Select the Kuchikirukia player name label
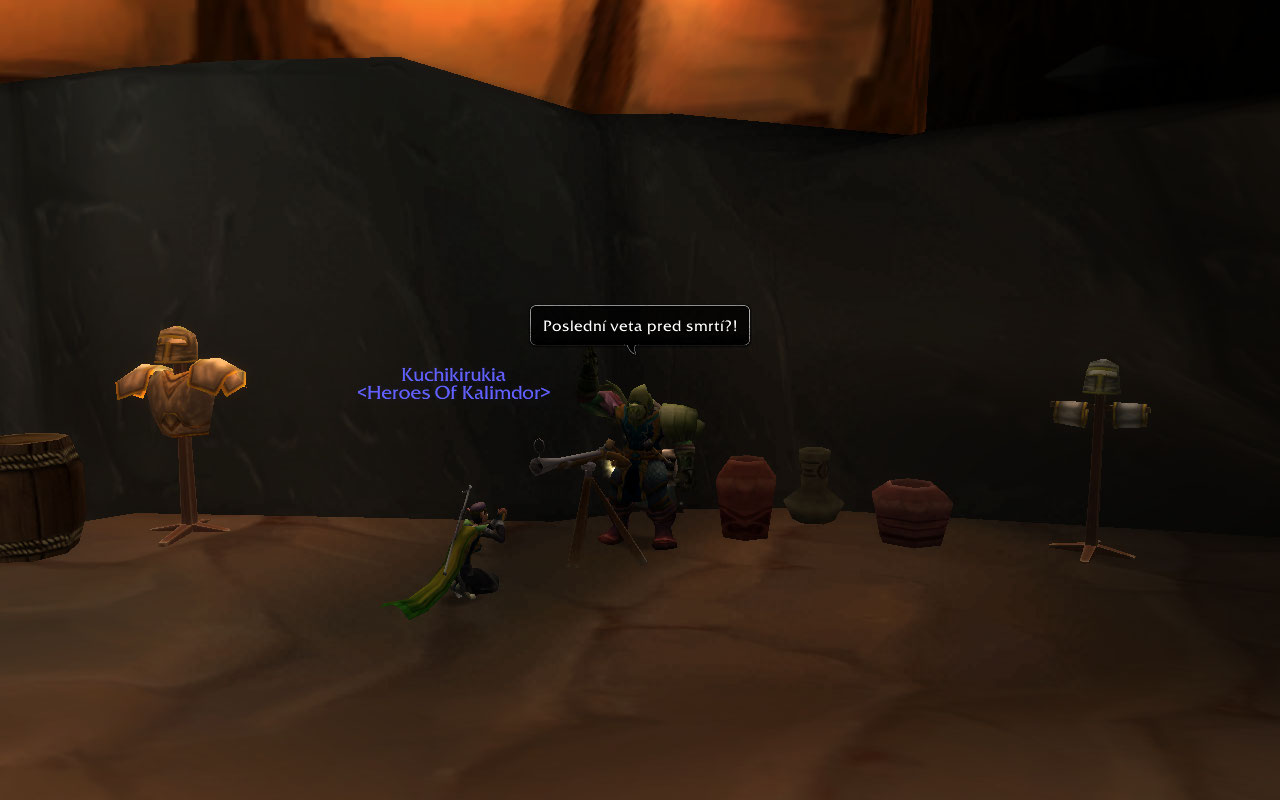1280x800 pixels. click(453, 375)
